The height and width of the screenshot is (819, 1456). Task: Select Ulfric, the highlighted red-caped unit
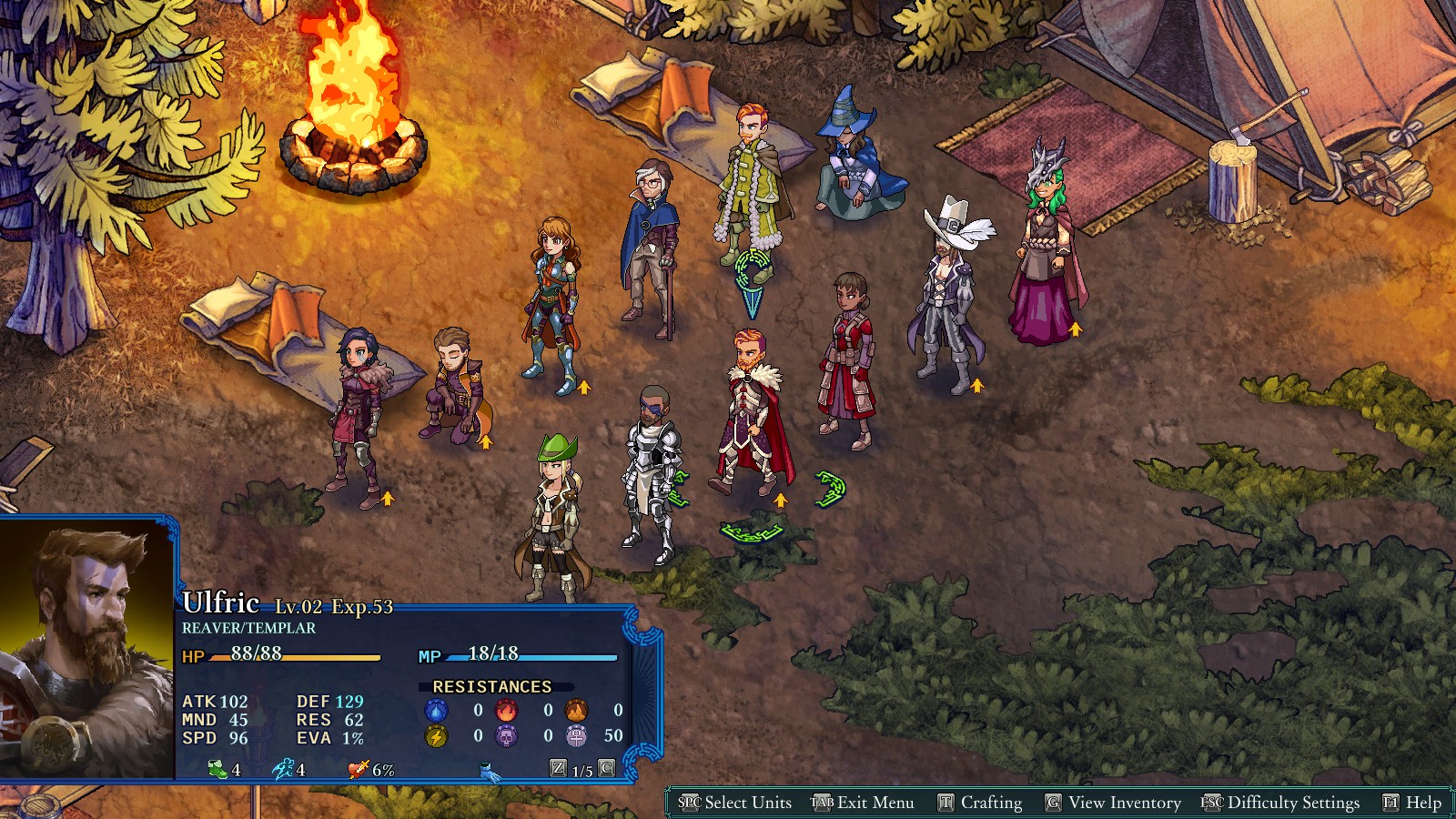(753, 414)
